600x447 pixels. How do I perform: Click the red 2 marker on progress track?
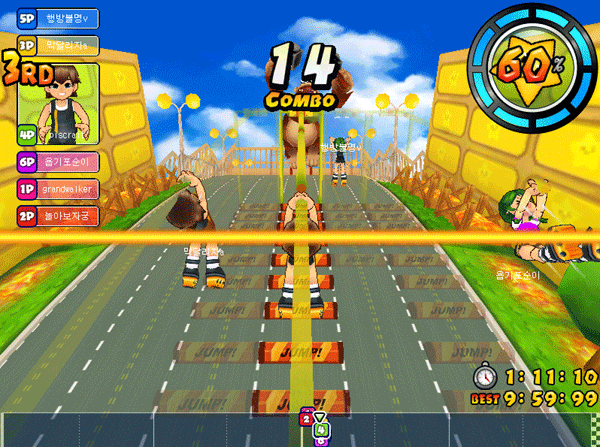(x=307, y=420)
